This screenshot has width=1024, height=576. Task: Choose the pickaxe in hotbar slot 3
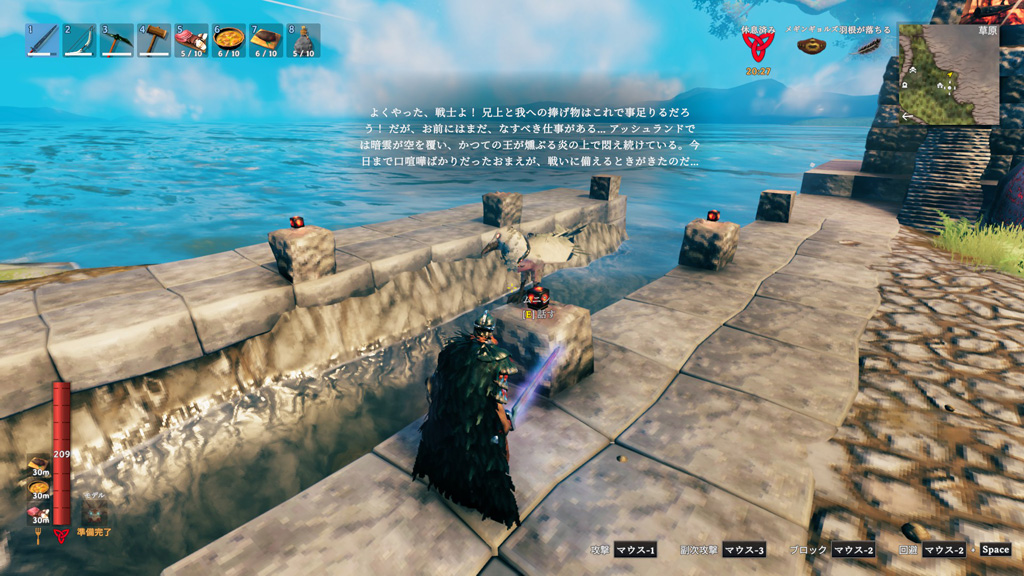[116, 40]
